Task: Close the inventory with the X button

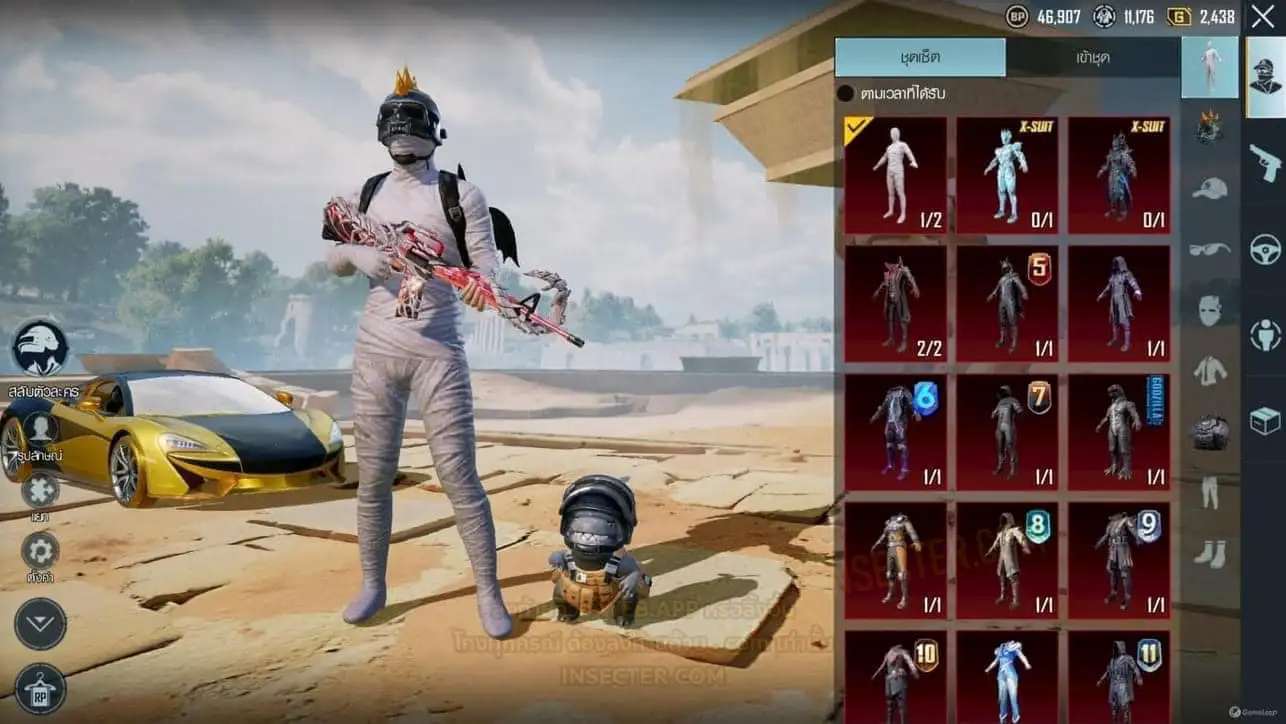Action: (x=1262, y=16)
